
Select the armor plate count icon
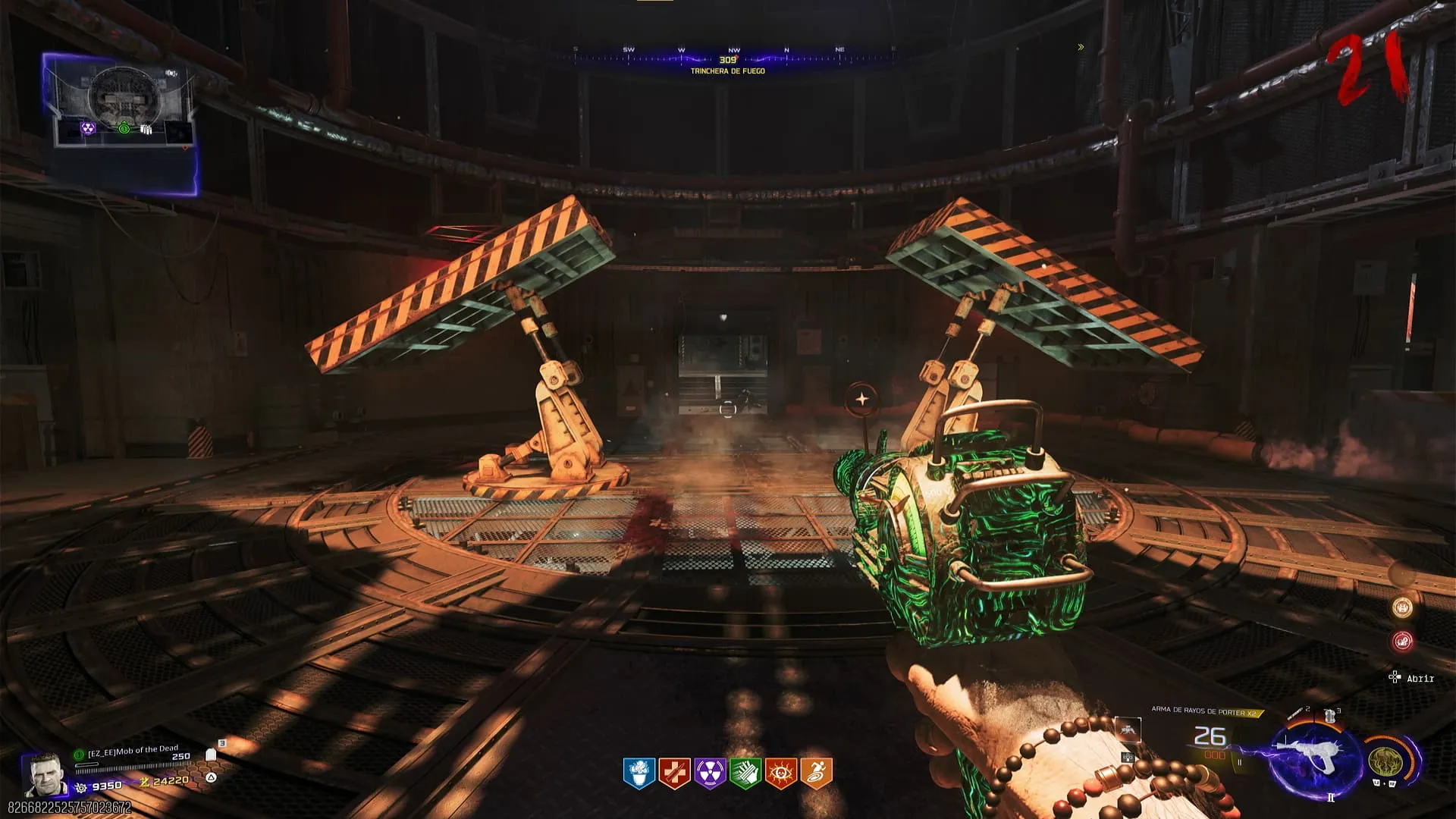coord(212,755)
